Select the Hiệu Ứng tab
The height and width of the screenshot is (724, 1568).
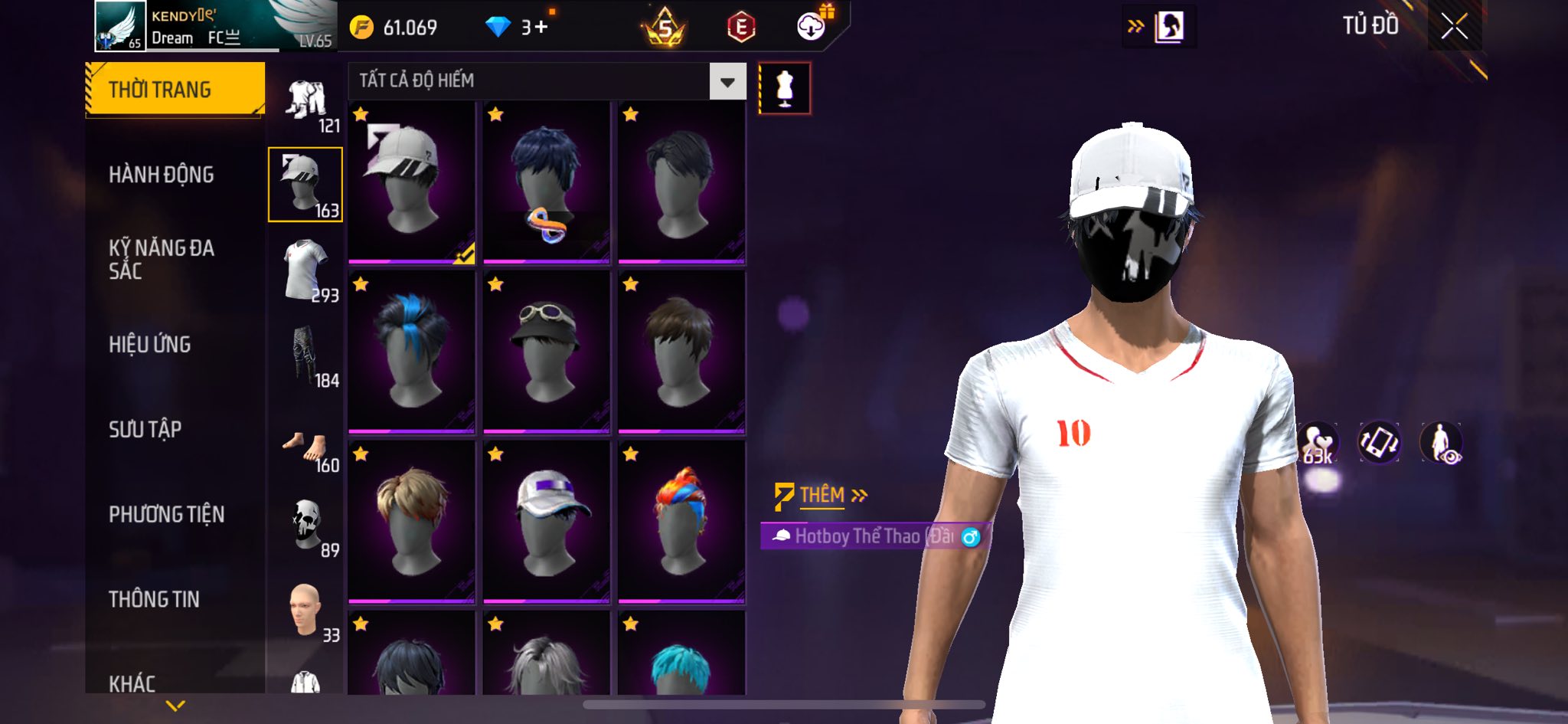coord(149,345)
